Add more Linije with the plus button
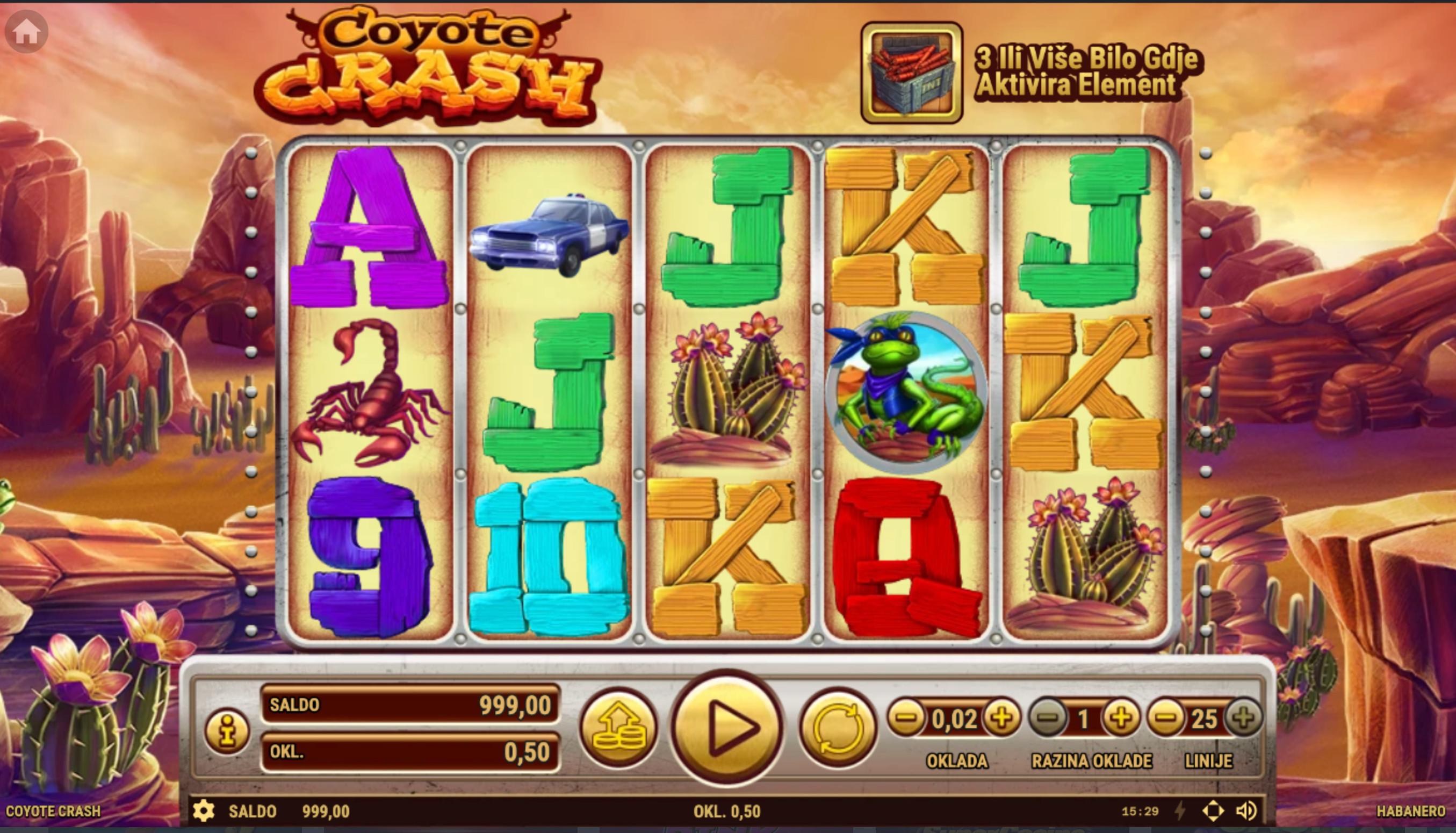 click(x=1244, y=717)
